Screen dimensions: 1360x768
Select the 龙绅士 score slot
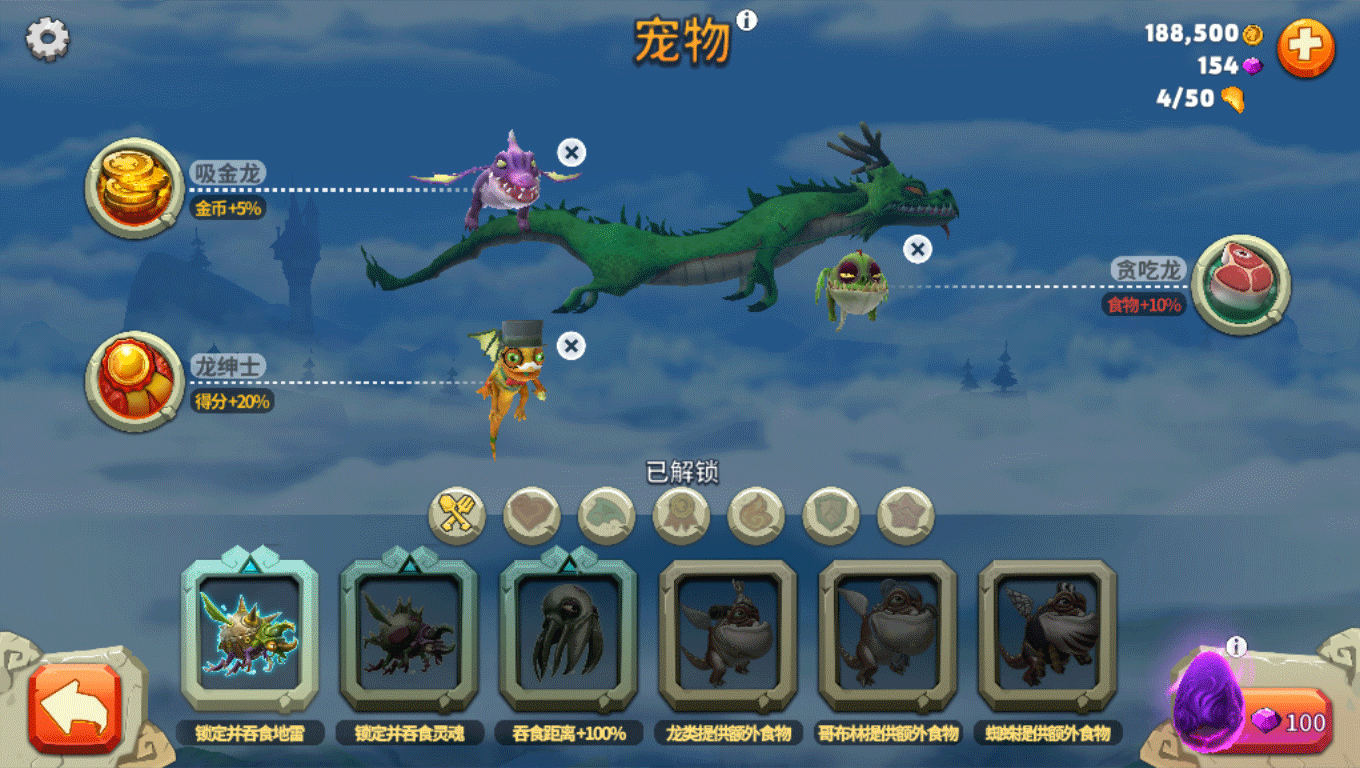[134, 381]
